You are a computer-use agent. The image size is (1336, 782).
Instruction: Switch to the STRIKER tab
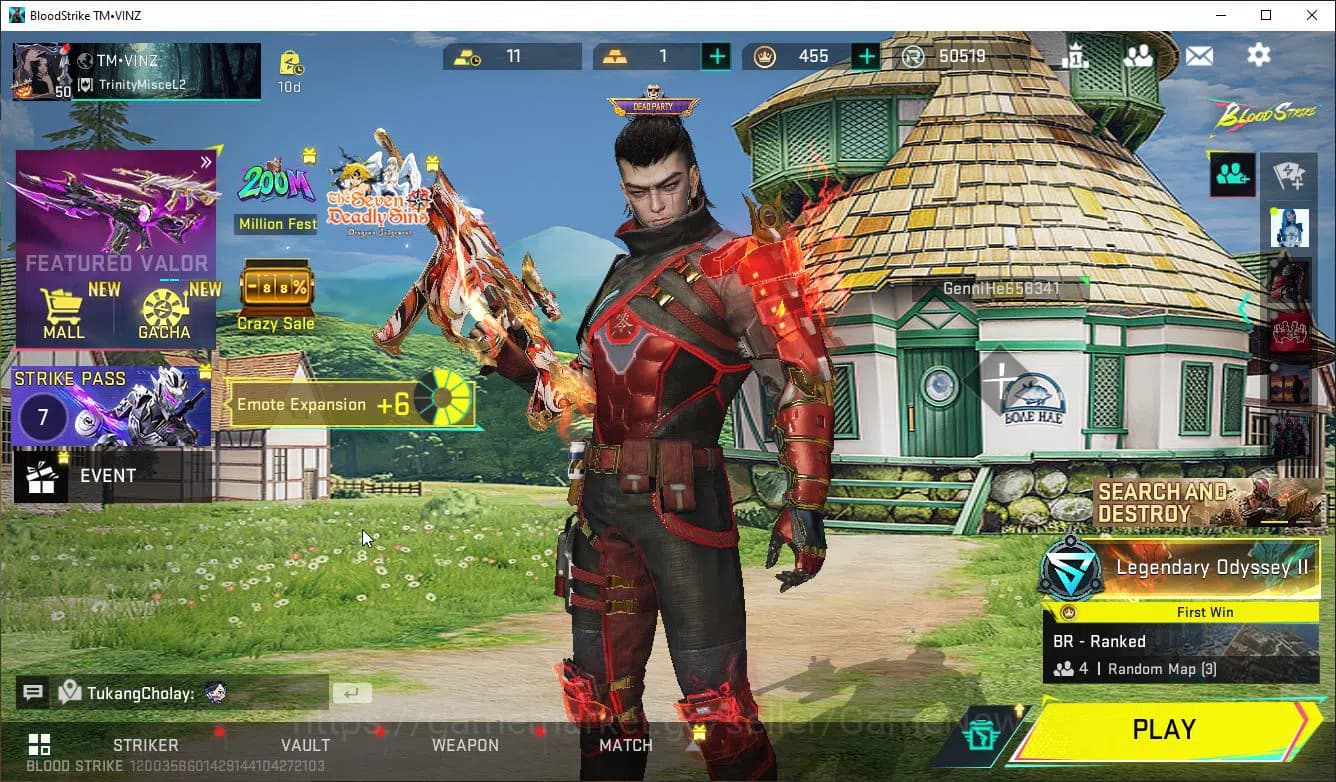pos(146,745)
